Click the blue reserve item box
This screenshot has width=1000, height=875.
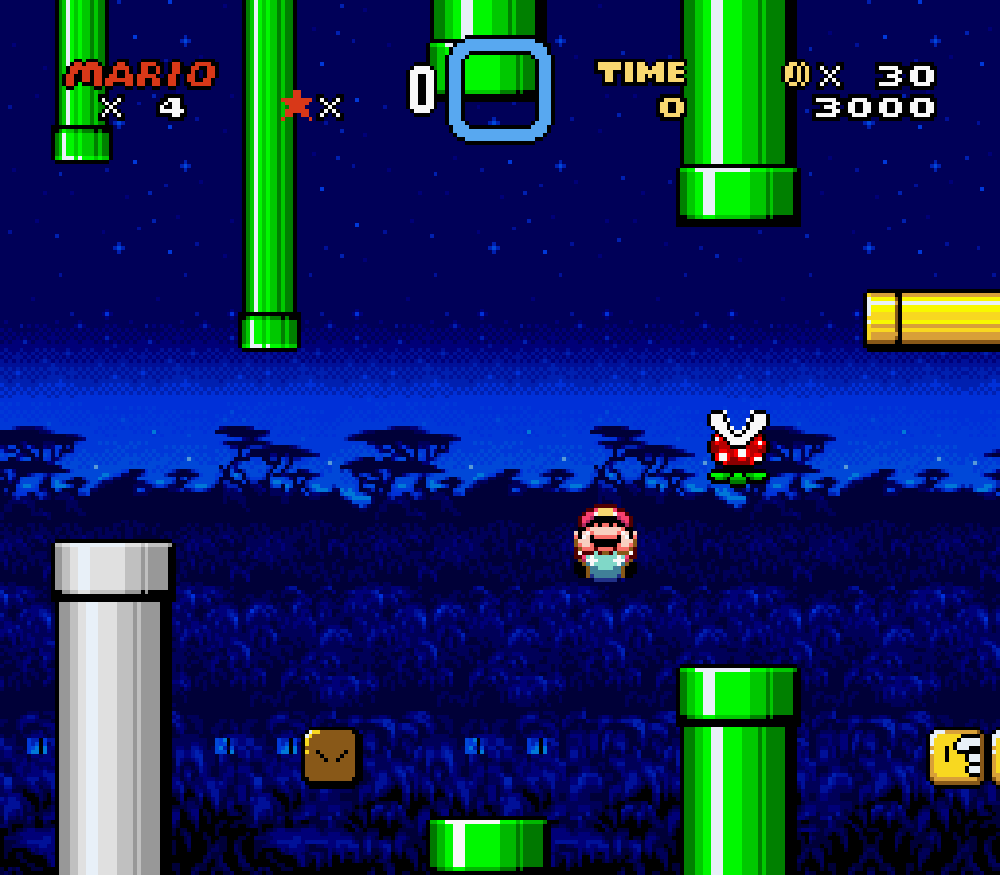click(499, 89)
